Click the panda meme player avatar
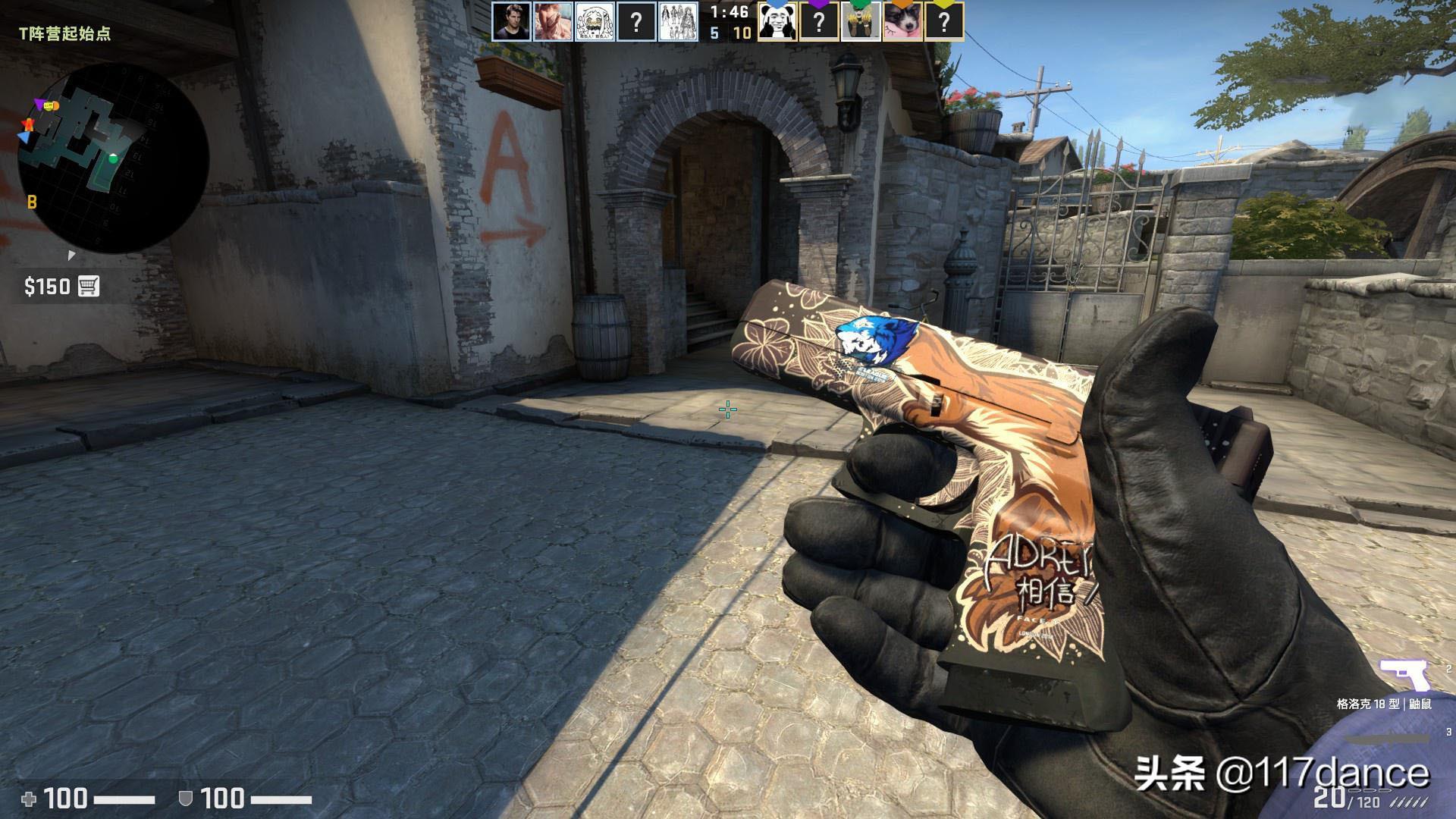 click(776, 22)
